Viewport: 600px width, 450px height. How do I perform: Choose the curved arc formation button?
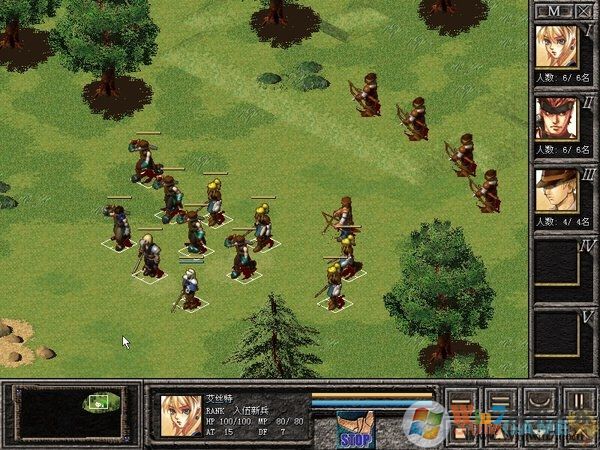point(538,400)
